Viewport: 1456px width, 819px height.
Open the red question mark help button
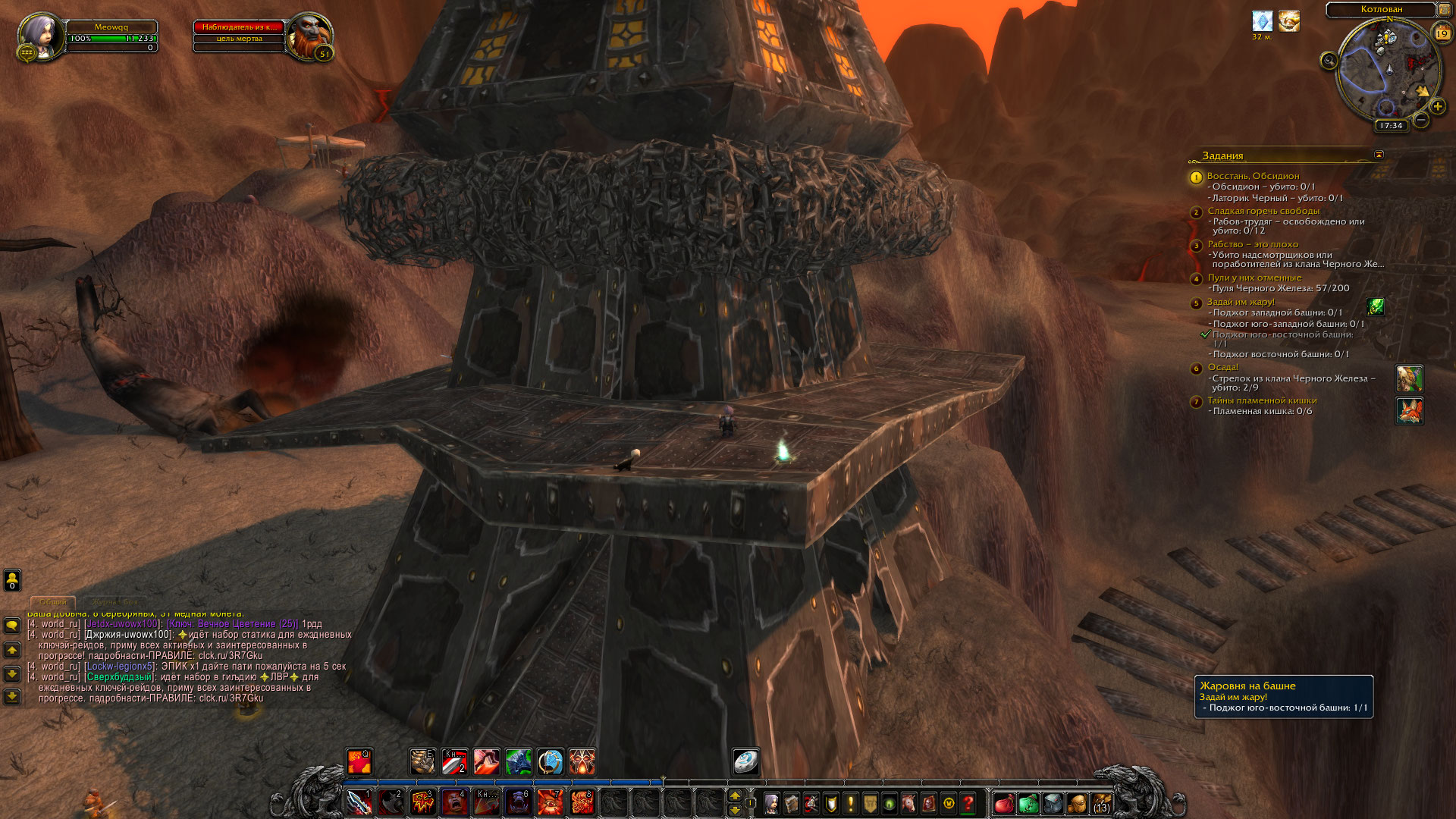point(968,803)
